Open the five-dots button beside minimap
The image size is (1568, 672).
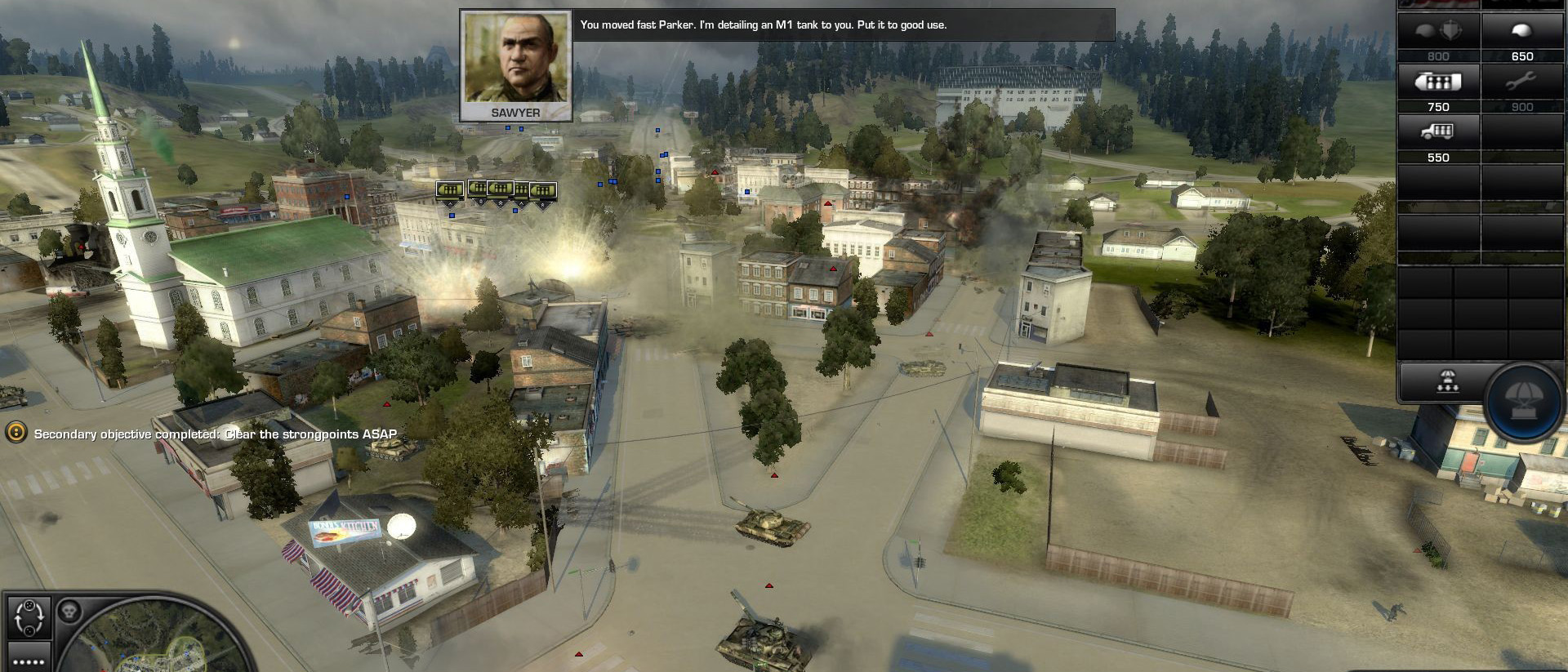[x=29, y=660]
